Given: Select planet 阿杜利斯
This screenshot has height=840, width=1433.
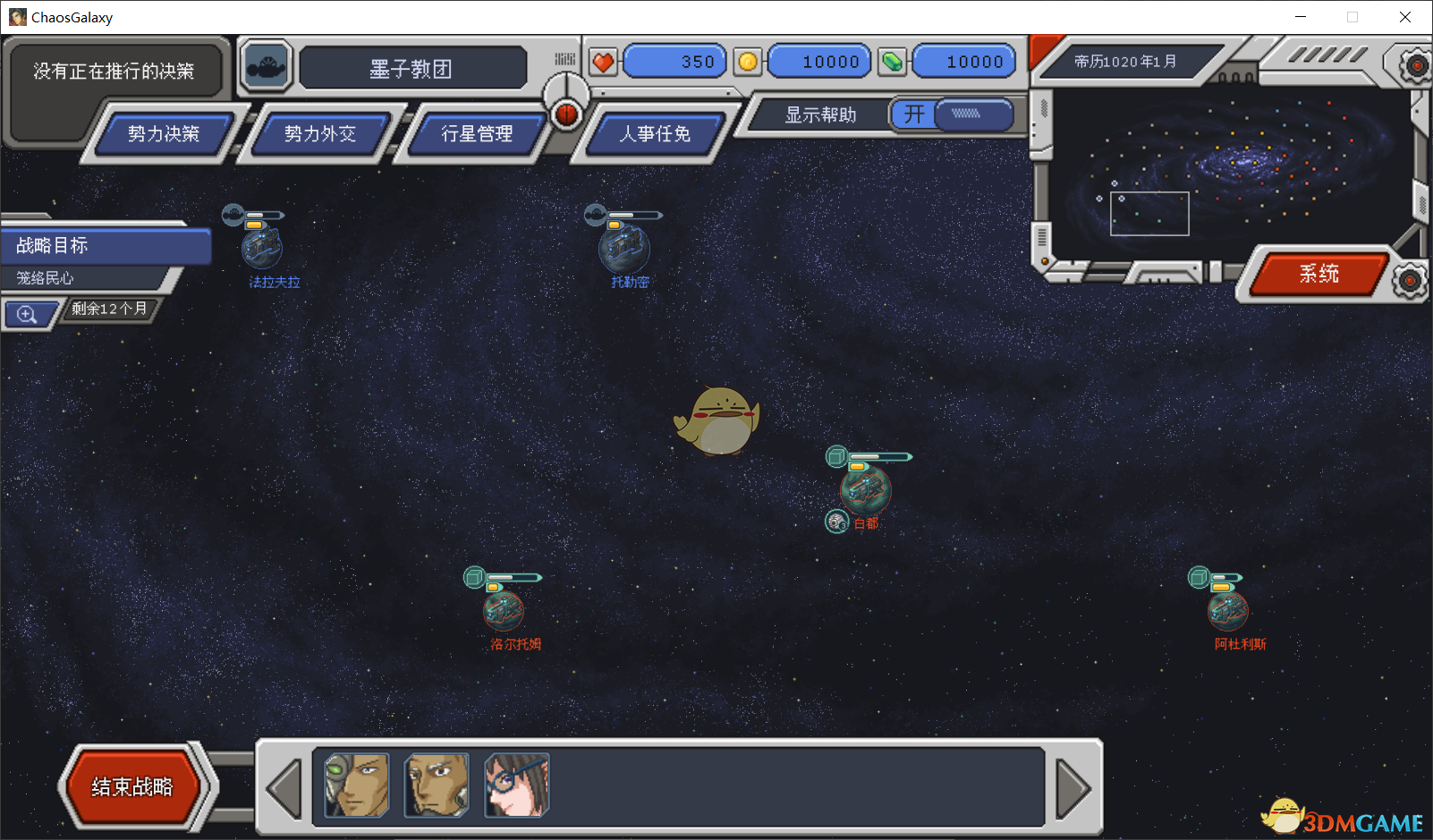Looking at the screenshot, I should pos(1227,610).
